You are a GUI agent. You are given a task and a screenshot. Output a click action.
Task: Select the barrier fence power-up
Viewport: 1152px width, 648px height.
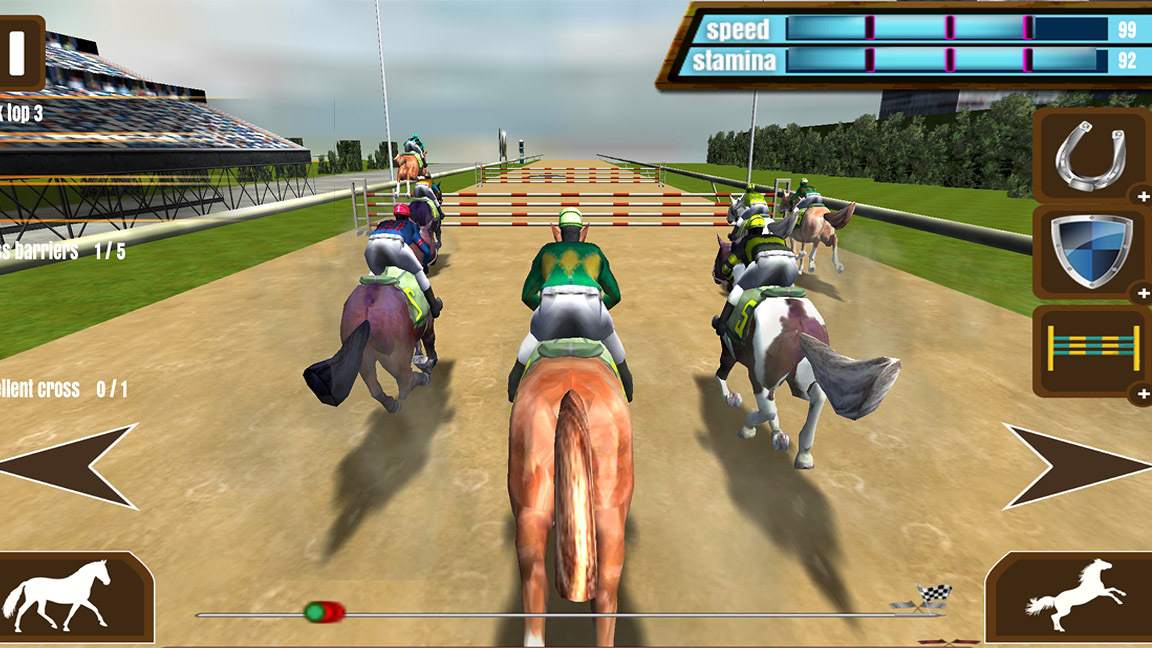coord(1090,349)
